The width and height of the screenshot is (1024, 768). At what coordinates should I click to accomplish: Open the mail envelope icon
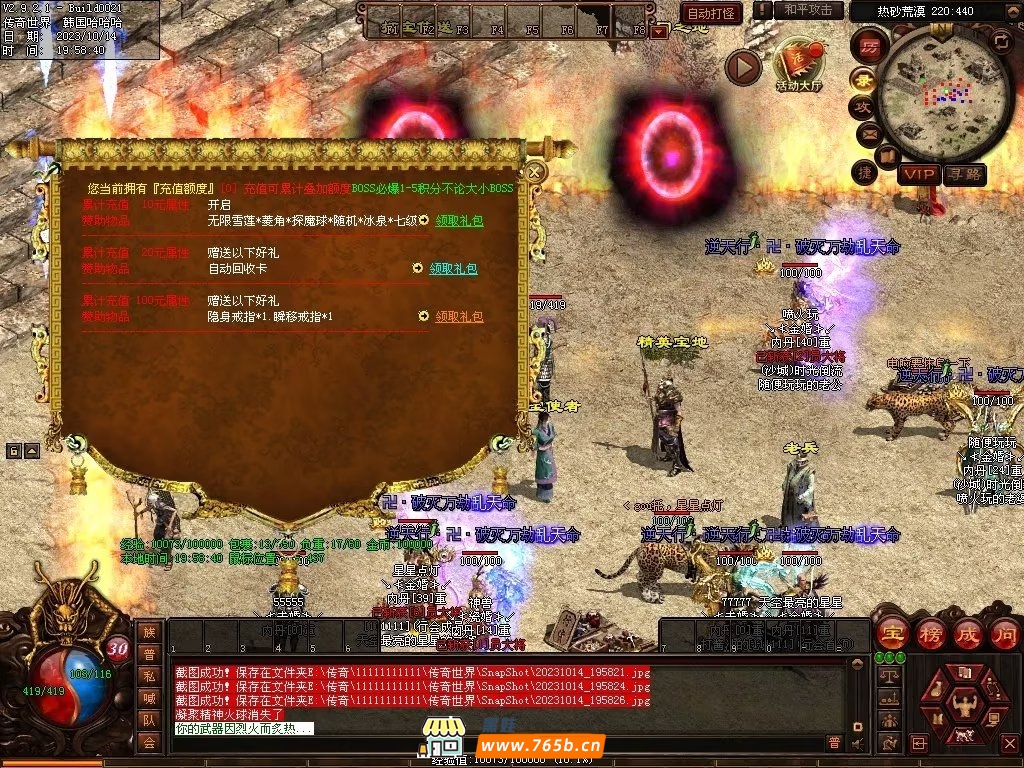pyautogui.click(x=867, y=133)
